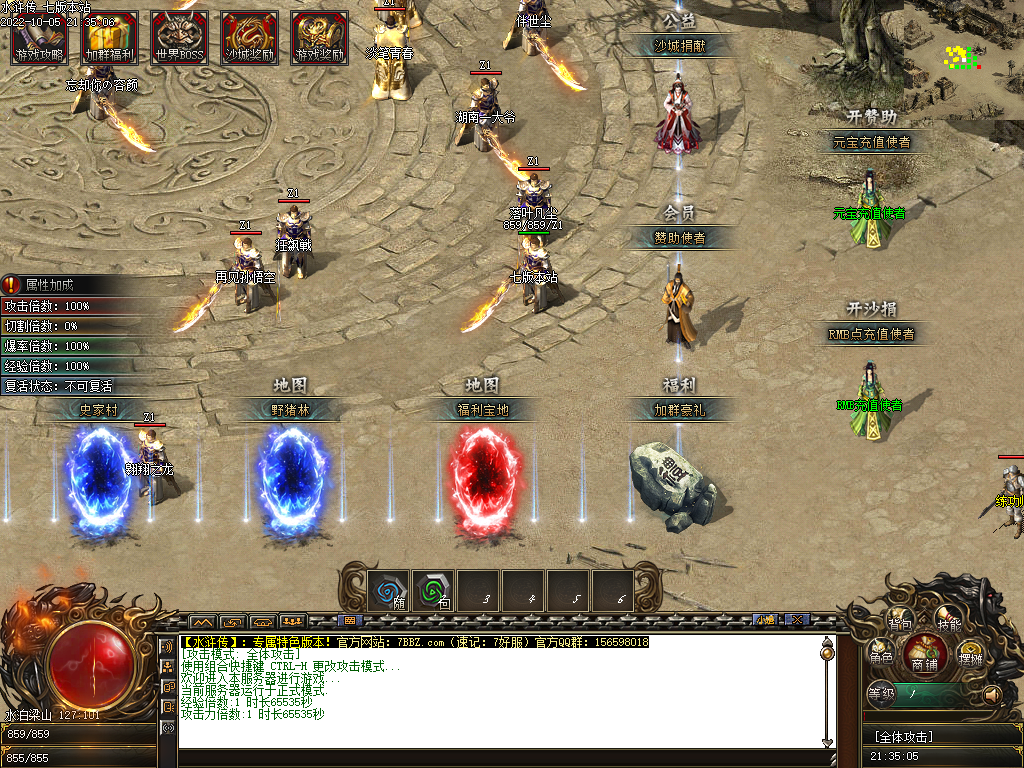Viewport: 1024px width, 768px height.
Task: Close the chat panel with X button
Action: [796, 620]
